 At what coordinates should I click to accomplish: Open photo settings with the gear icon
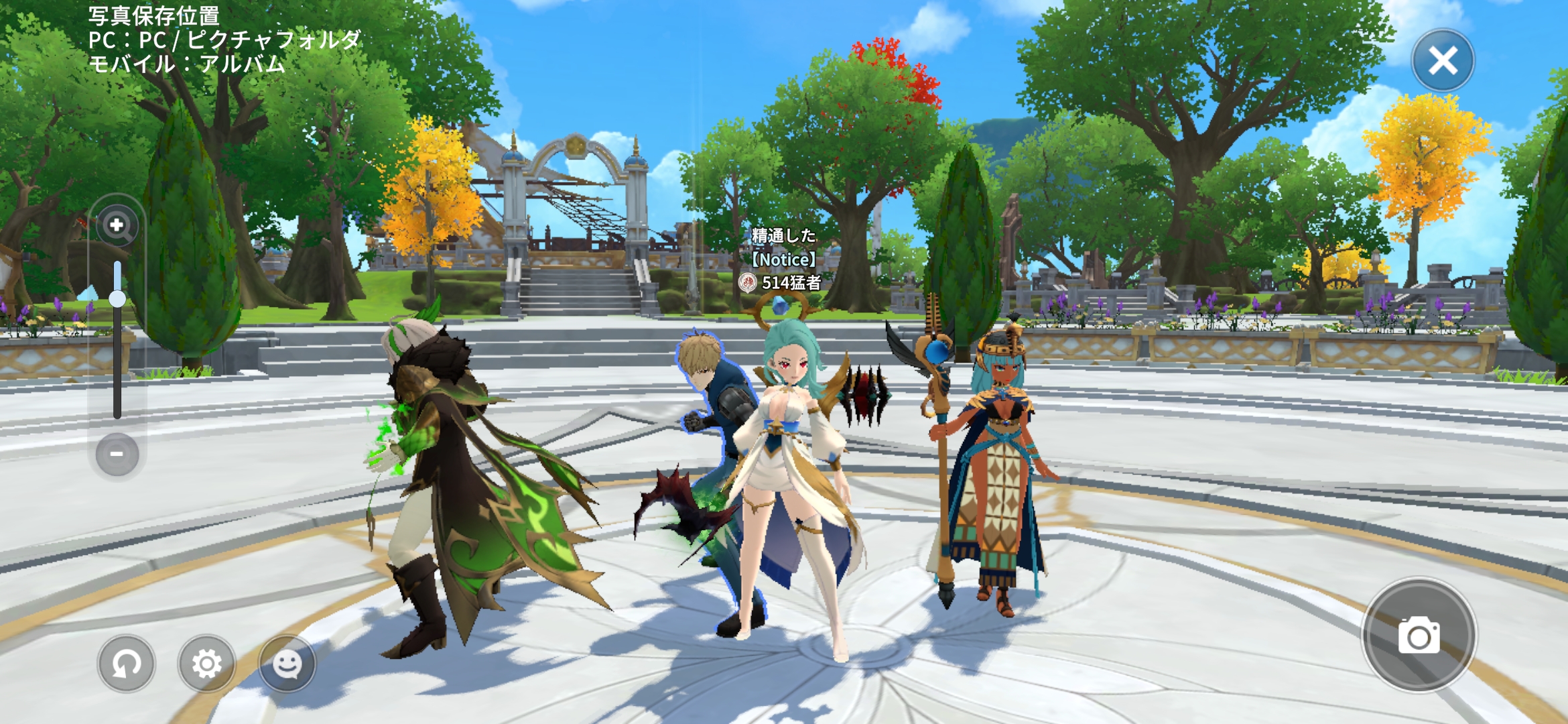pyautogui.click(x=206, y=664)
